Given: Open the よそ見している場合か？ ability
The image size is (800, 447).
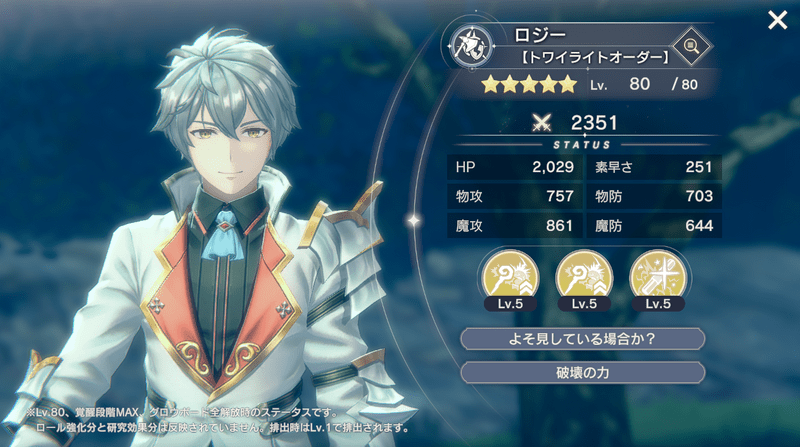Looking at the screenshot, I should (582, 338).
